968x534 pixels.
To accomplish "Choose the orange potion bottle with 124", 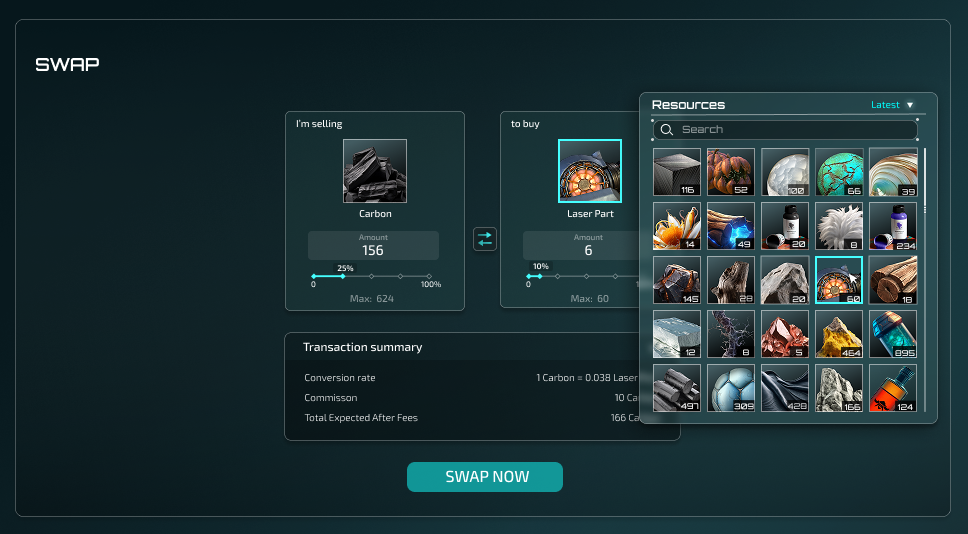I will [x=893, y=388].
